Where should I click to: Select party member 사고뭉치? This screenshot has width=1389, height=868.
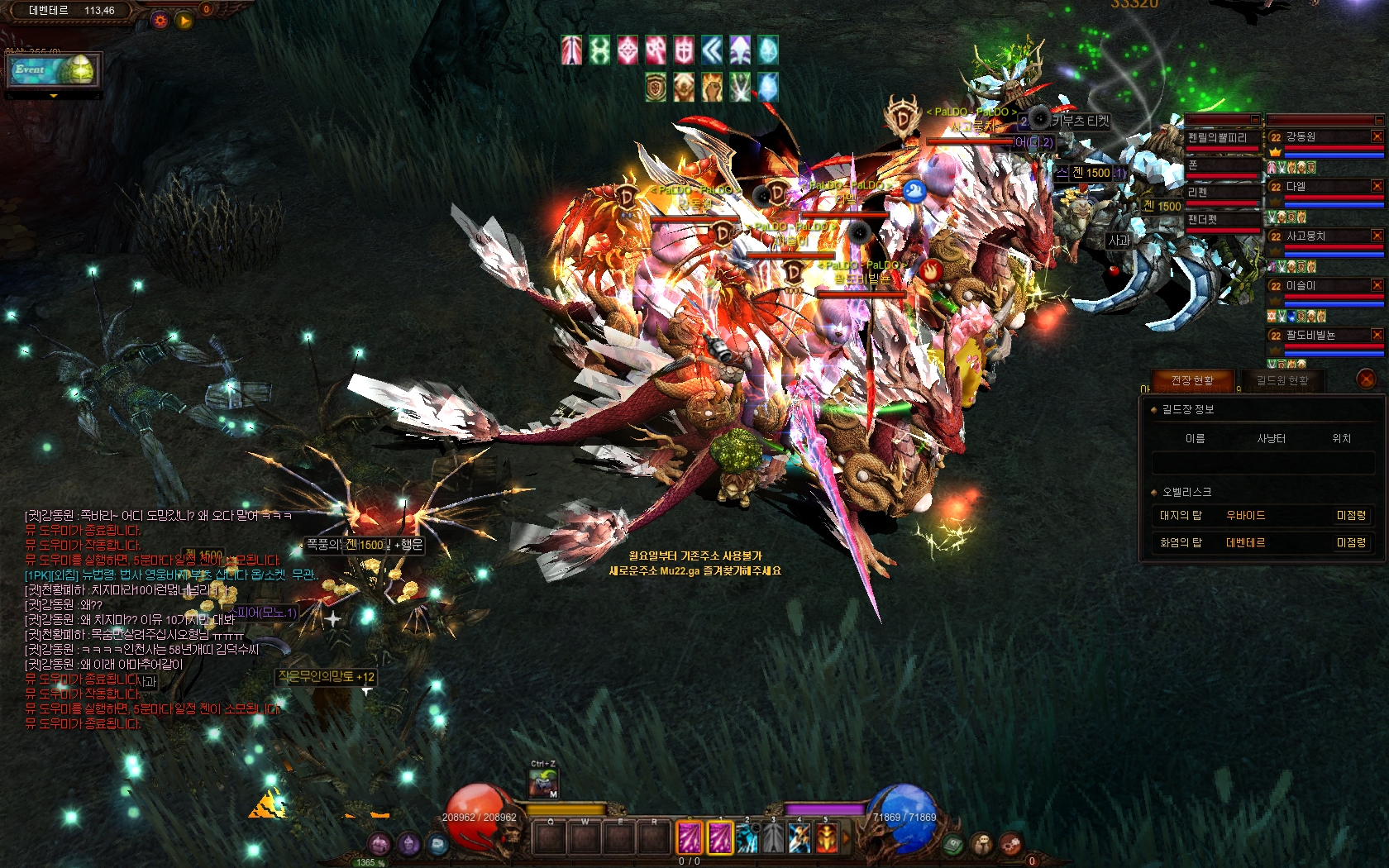click(x=1315, y=236)
